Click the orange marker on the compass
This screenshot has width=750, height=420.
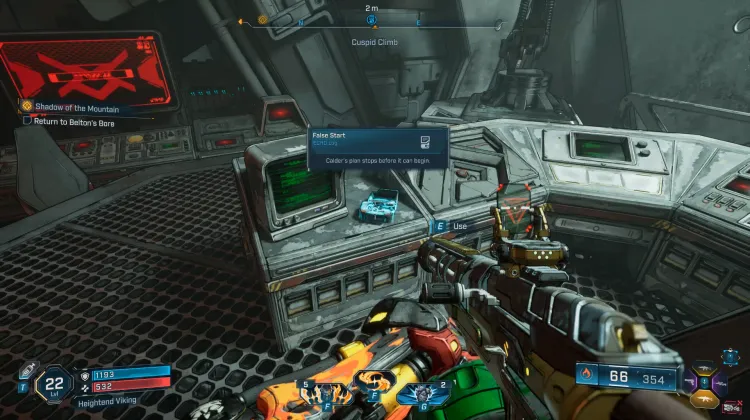(x=263, y=19)
